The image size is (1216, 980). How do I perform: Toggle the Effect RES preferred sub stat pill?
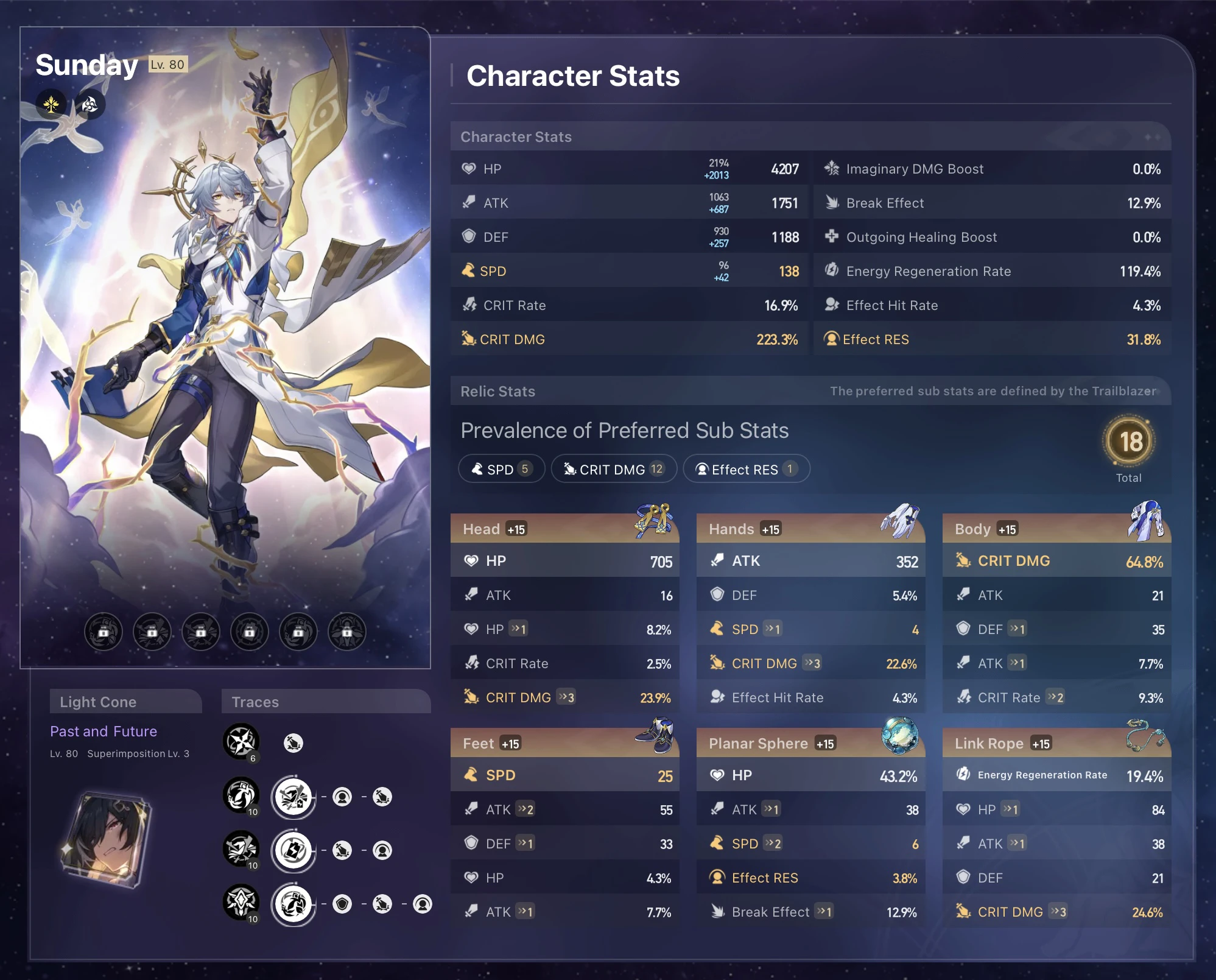click(747, 468)
